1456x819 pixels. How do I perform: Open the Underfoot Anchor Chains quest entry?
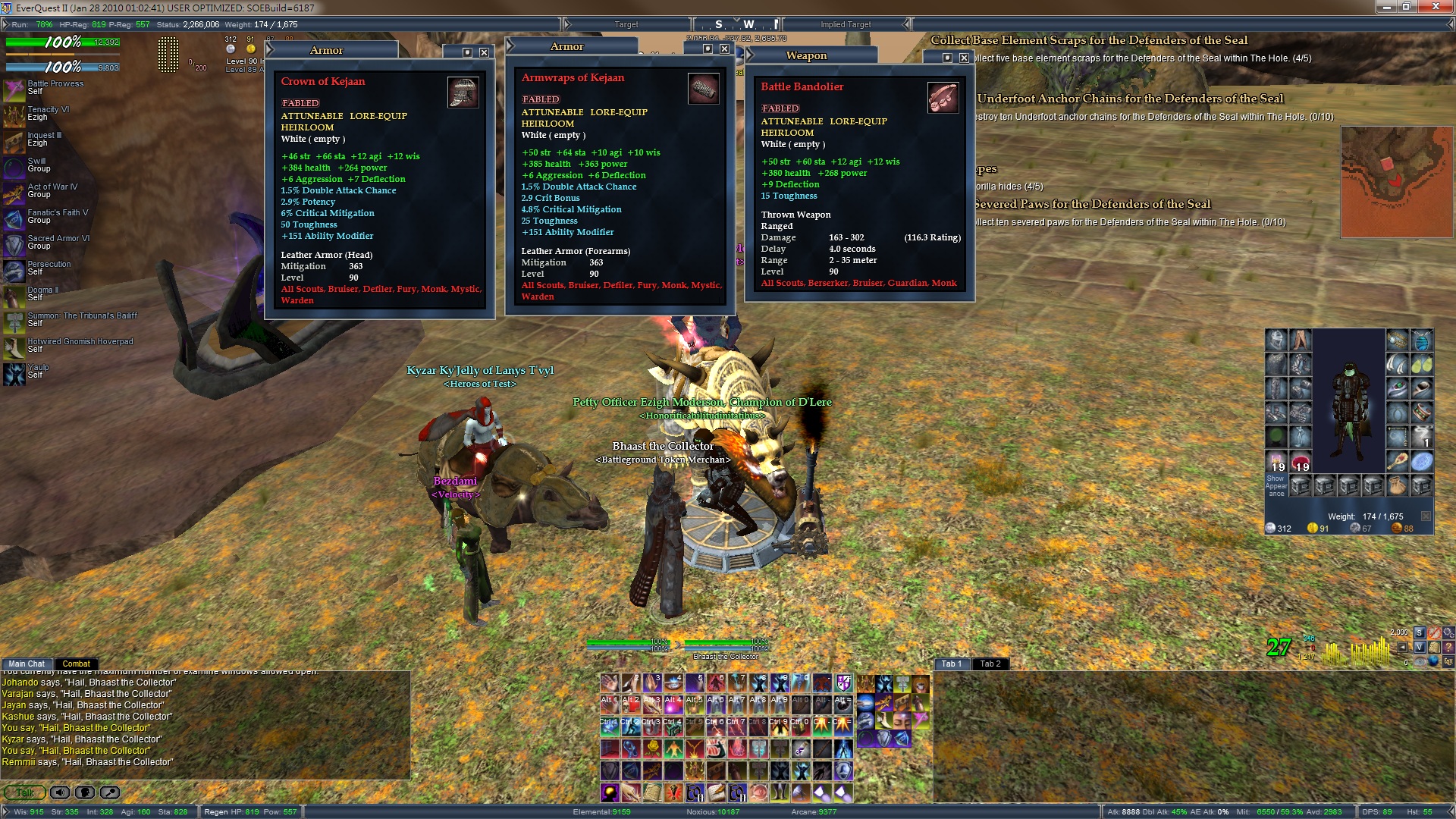(1130, 99)
